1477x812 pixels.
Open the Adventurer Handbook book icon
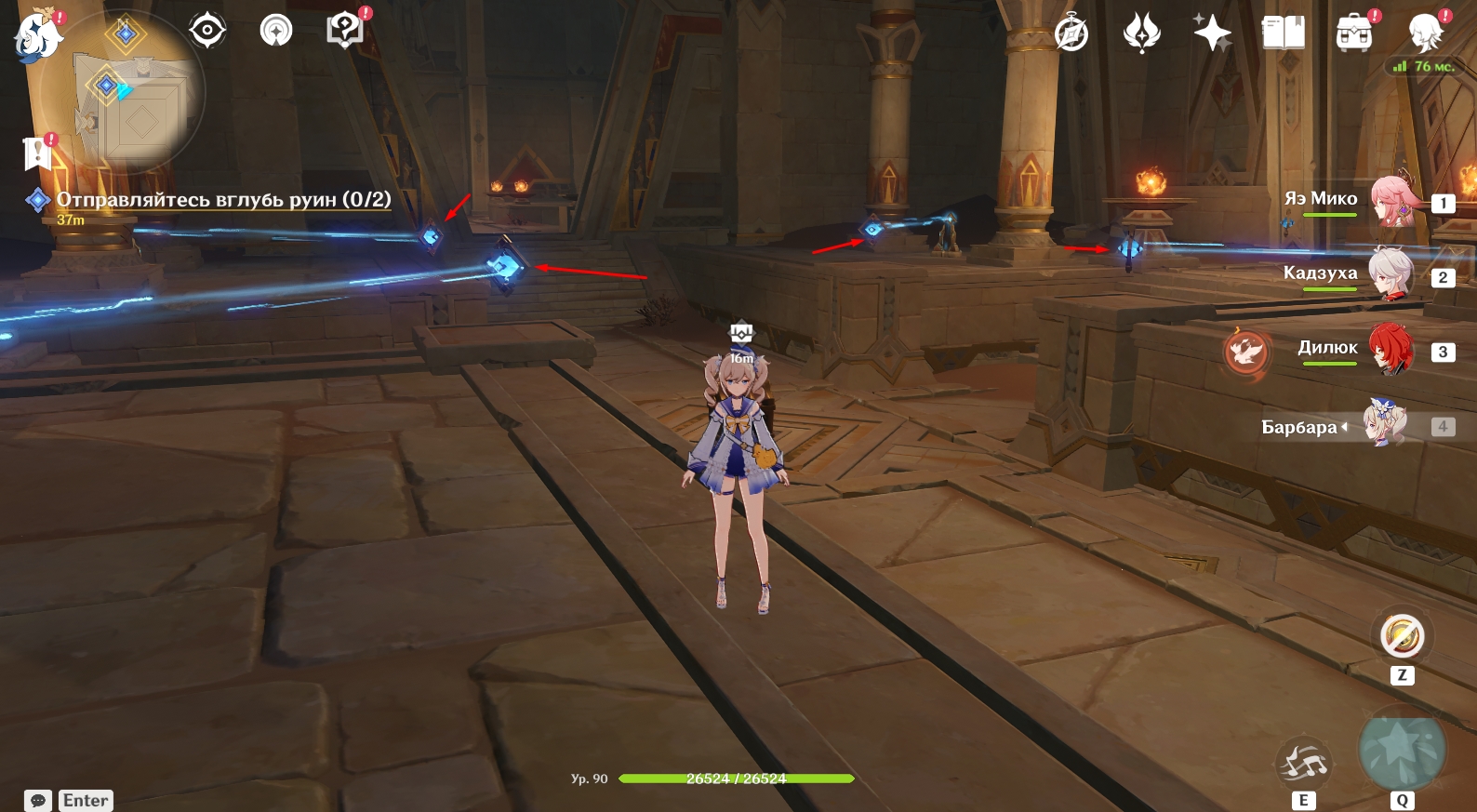(1284, 34)
